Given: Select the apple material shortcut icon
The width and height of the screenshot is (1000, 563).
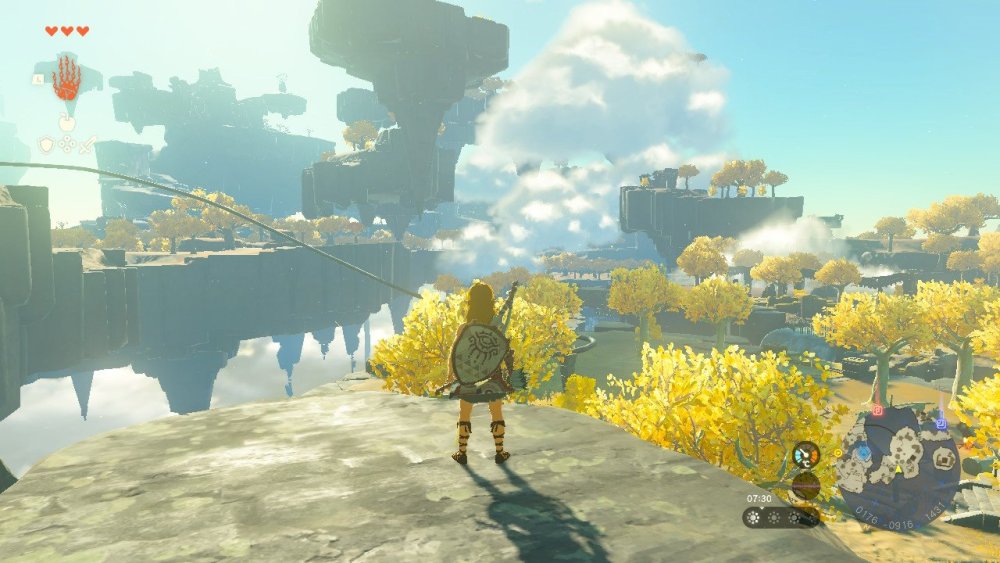Looking at the screenshot, I should tap(67, 124).
